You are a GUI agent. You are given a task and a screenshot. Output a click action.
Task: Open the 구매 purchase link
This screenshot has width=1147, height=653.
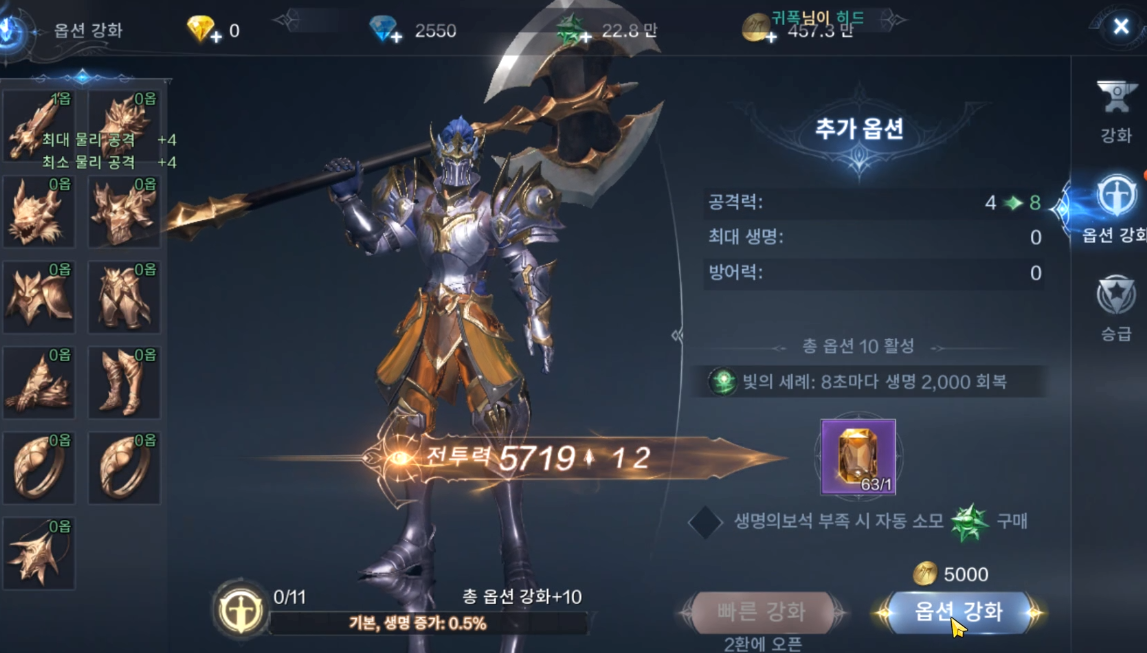1011,521
